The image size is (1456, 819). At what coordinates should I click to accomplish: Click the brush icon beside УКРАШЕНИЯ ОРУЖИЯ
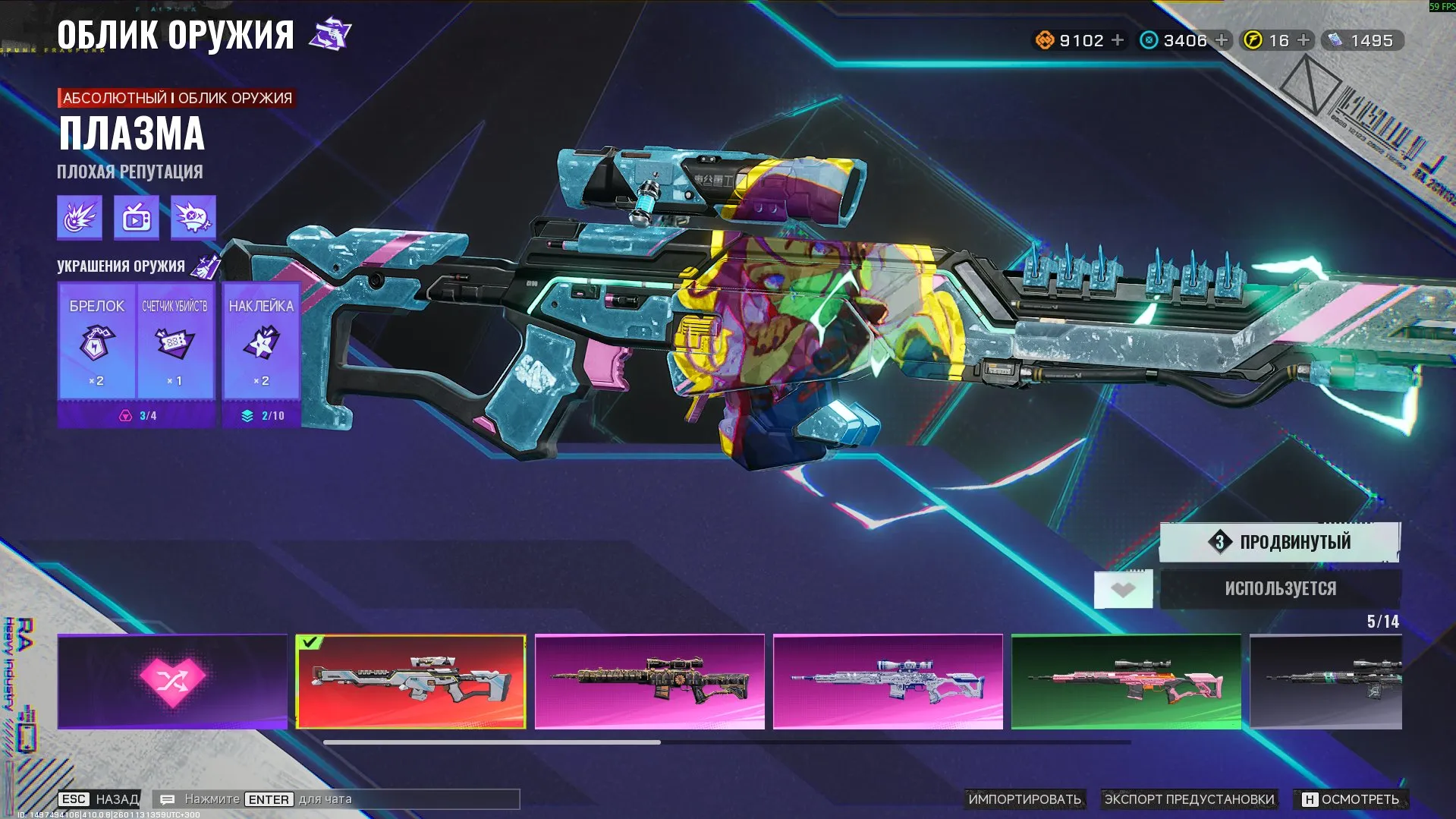click(206, 265)
